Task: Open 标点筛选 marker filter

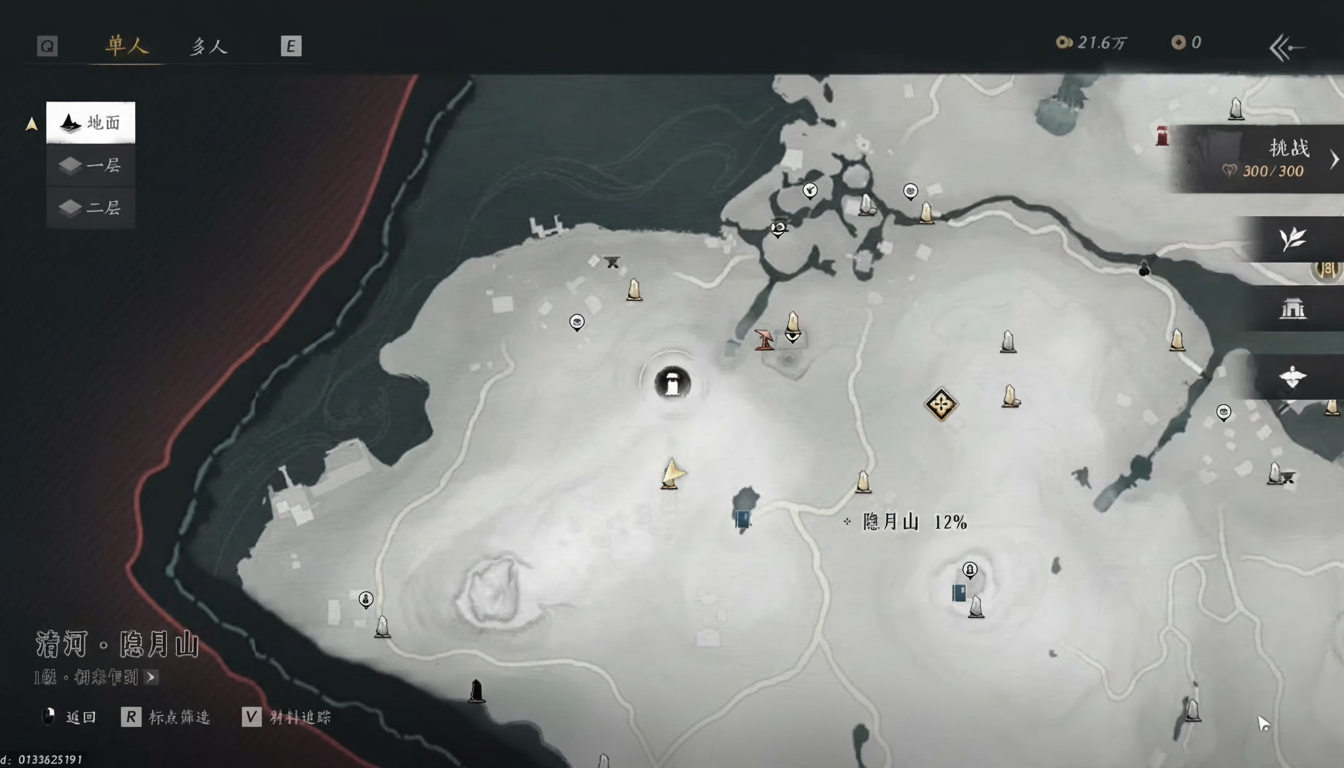Action: 167,717
